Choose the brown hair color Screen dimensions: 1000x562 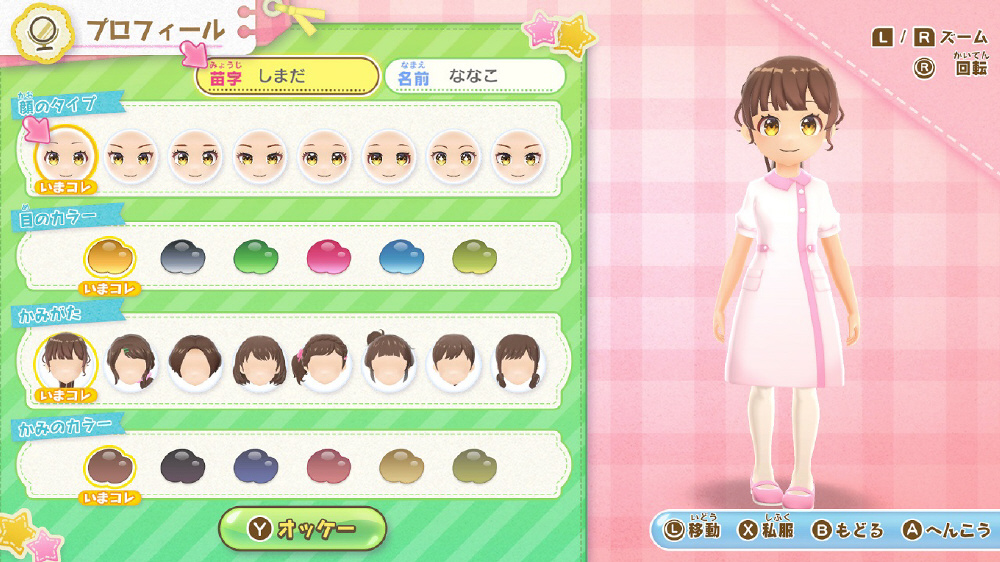click(110, 465)
